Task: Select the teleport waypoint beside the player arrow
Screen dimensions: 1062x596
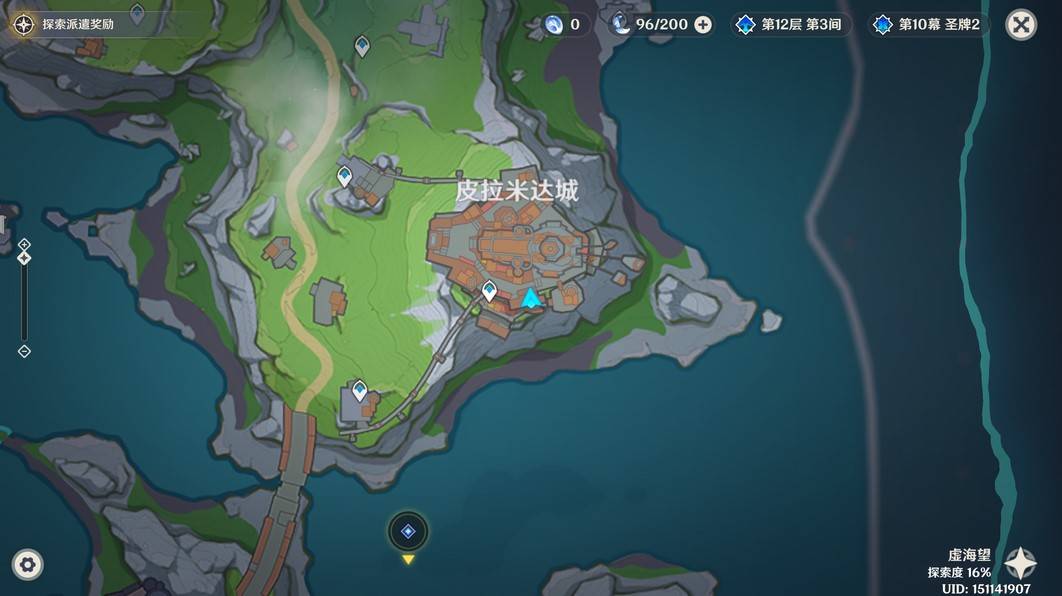Action: tap(489, 291)
